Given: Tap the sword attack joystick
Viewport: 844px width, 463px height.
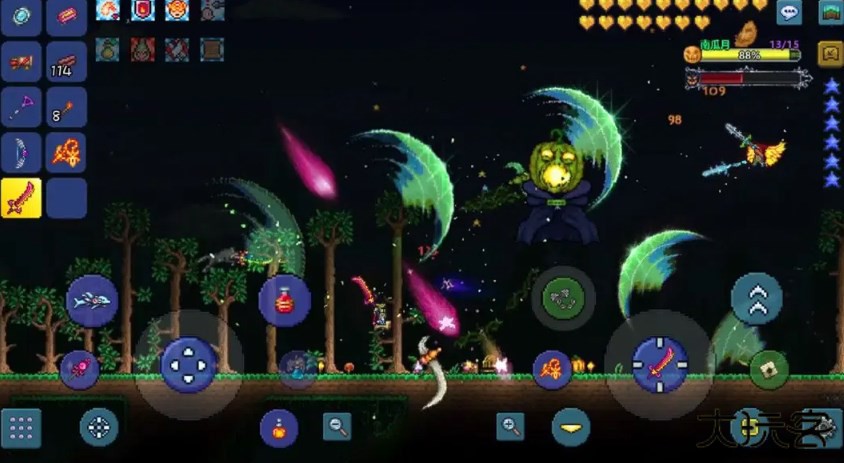Looking at the screenshot, I should click(659, 364).
